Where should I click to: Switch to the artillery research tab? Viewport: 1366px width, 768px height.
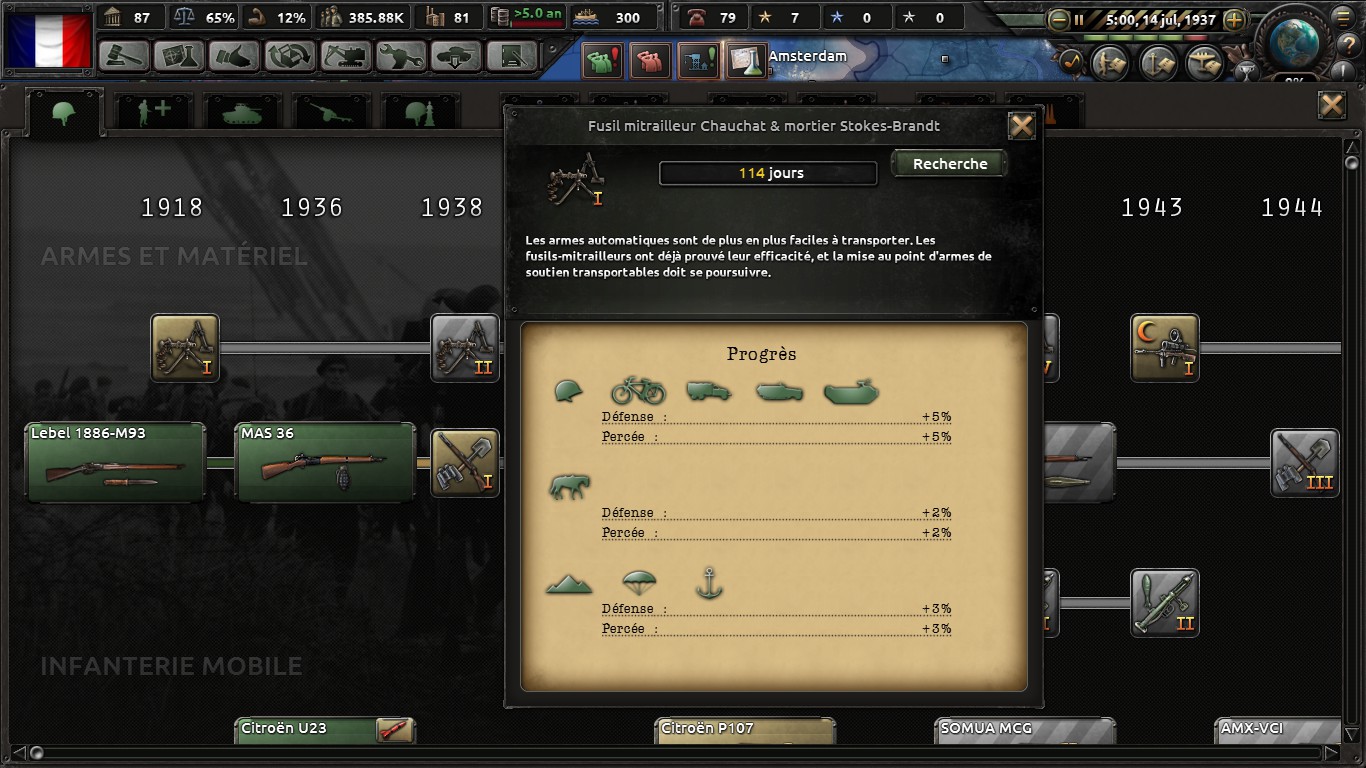tap(329, 113)
